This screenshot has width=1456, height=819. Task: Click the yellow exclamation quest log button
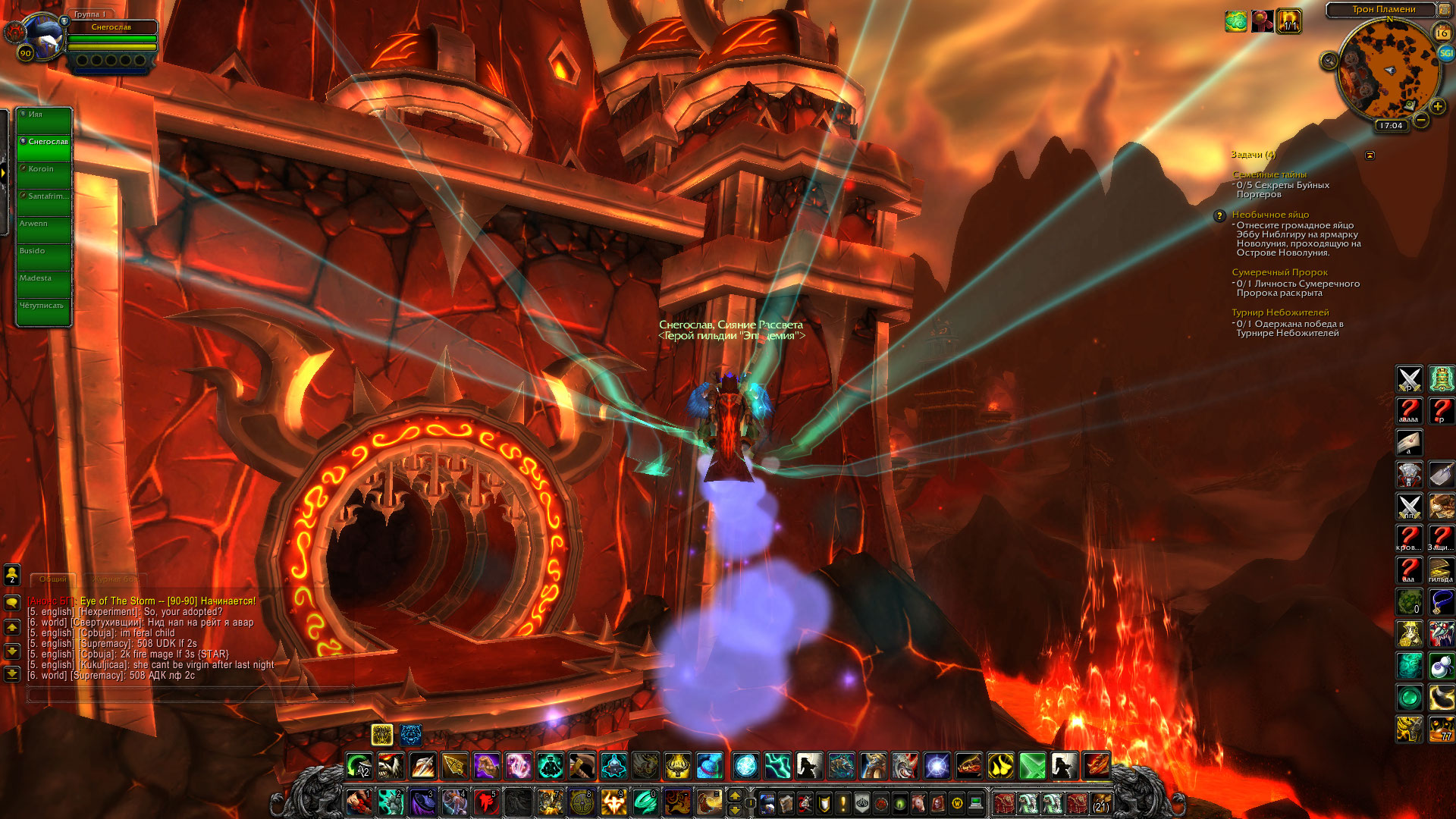tap(843, 802)
